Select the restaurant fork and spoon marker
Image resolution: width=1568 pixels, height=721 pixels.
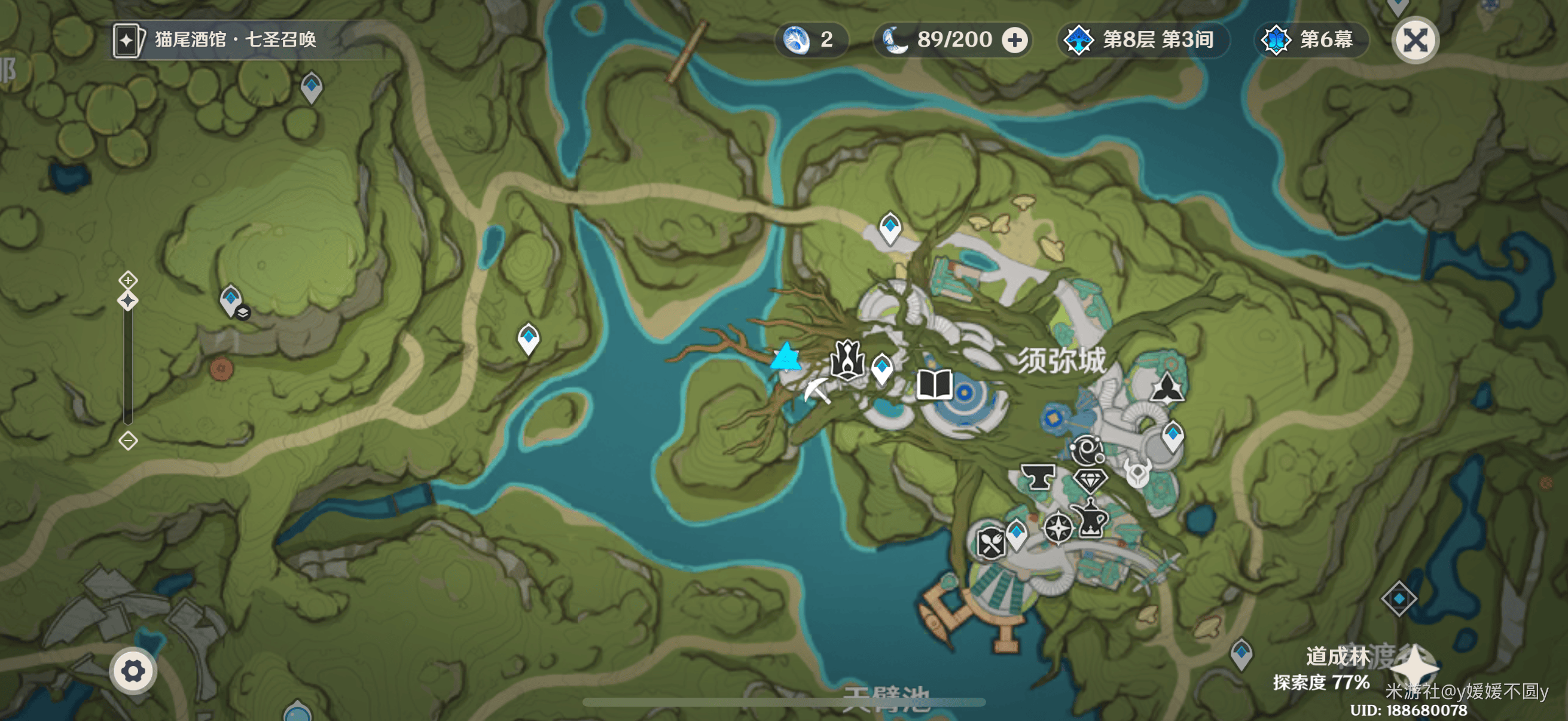click(990, 543)
